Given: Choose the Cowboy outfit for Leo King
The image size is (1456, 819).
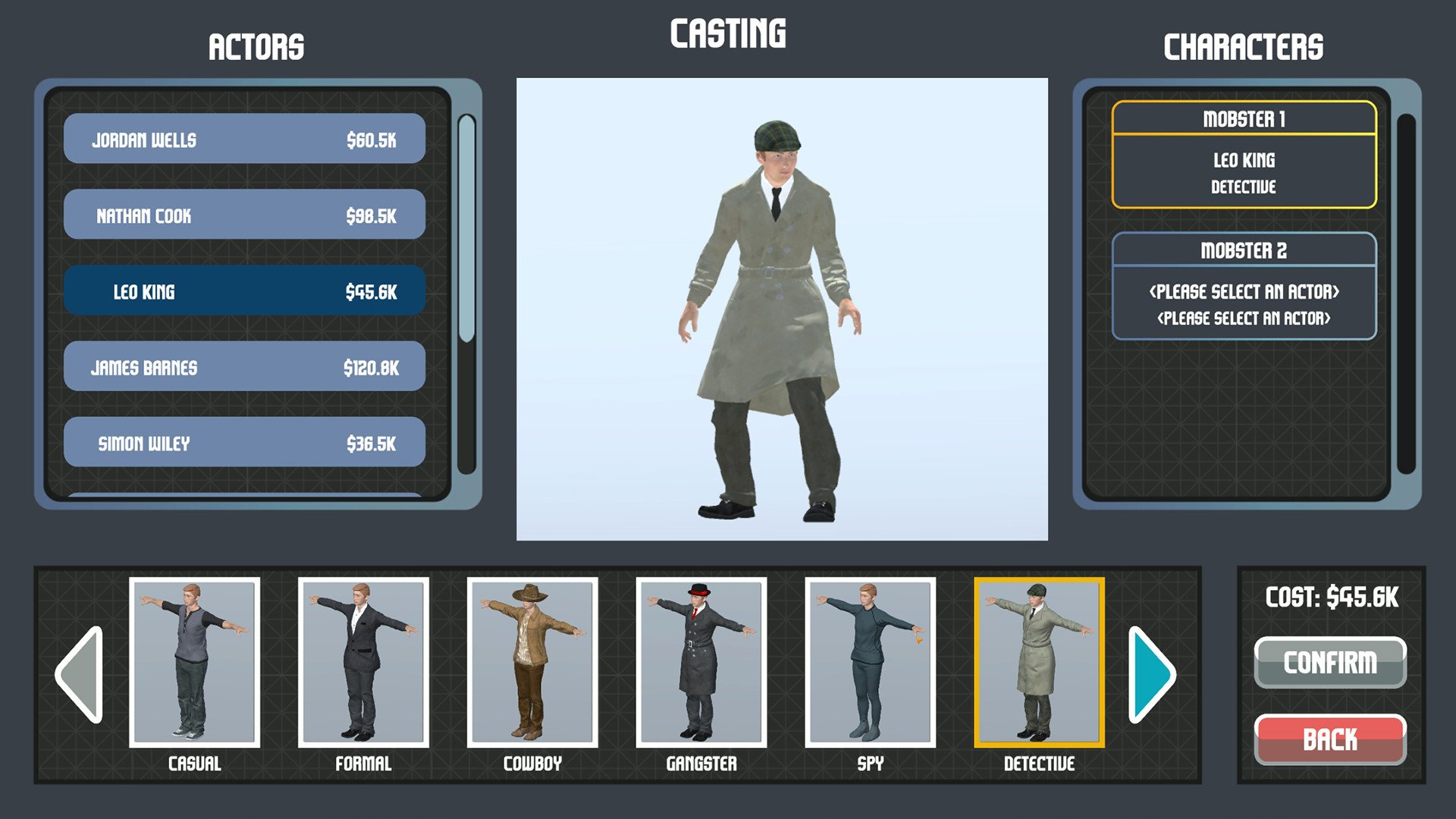Looking at the screenshot, I should pyautogui.click(x=532, y=664).
